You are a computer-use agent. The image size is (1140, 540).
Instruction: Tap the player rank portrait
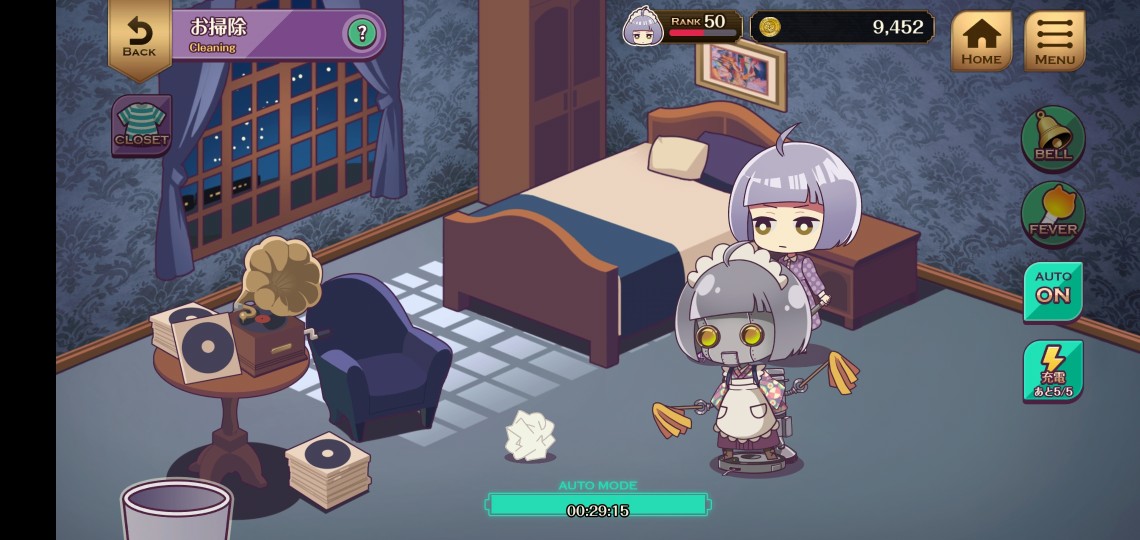[643, 27]
